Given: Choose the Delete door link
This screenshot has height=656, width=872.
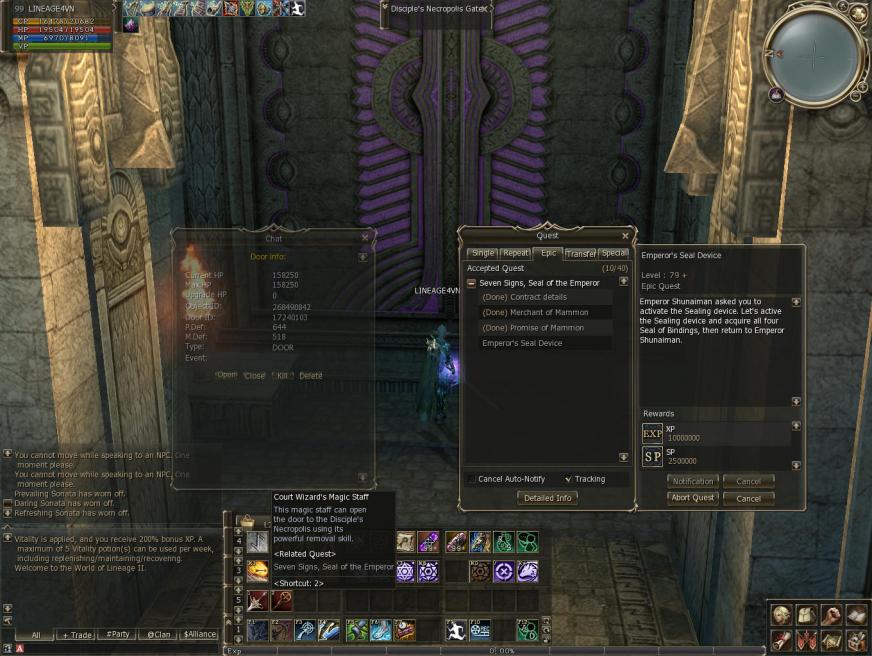Looking at the screenshot, I should click(311, 375).
